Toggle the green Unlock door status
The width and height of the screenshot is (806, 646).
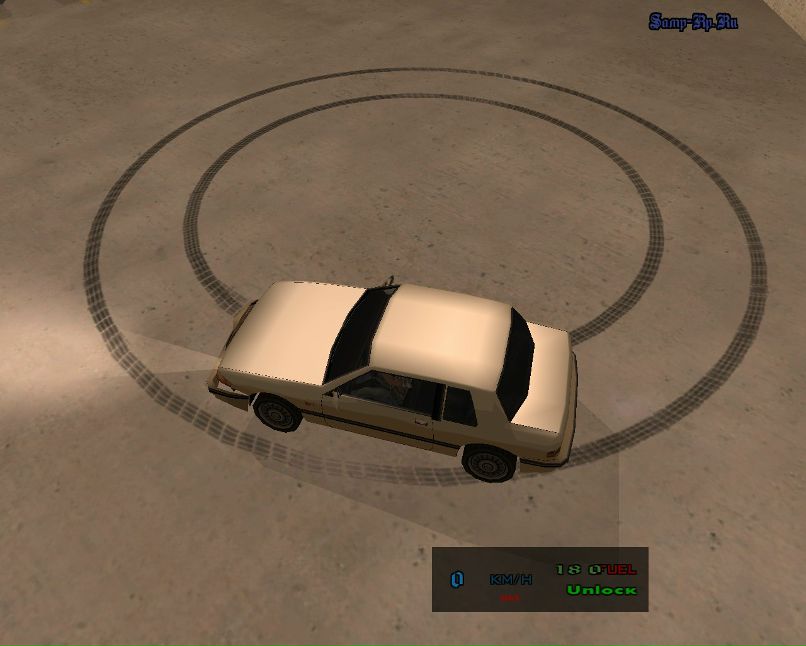pos(601,590)
